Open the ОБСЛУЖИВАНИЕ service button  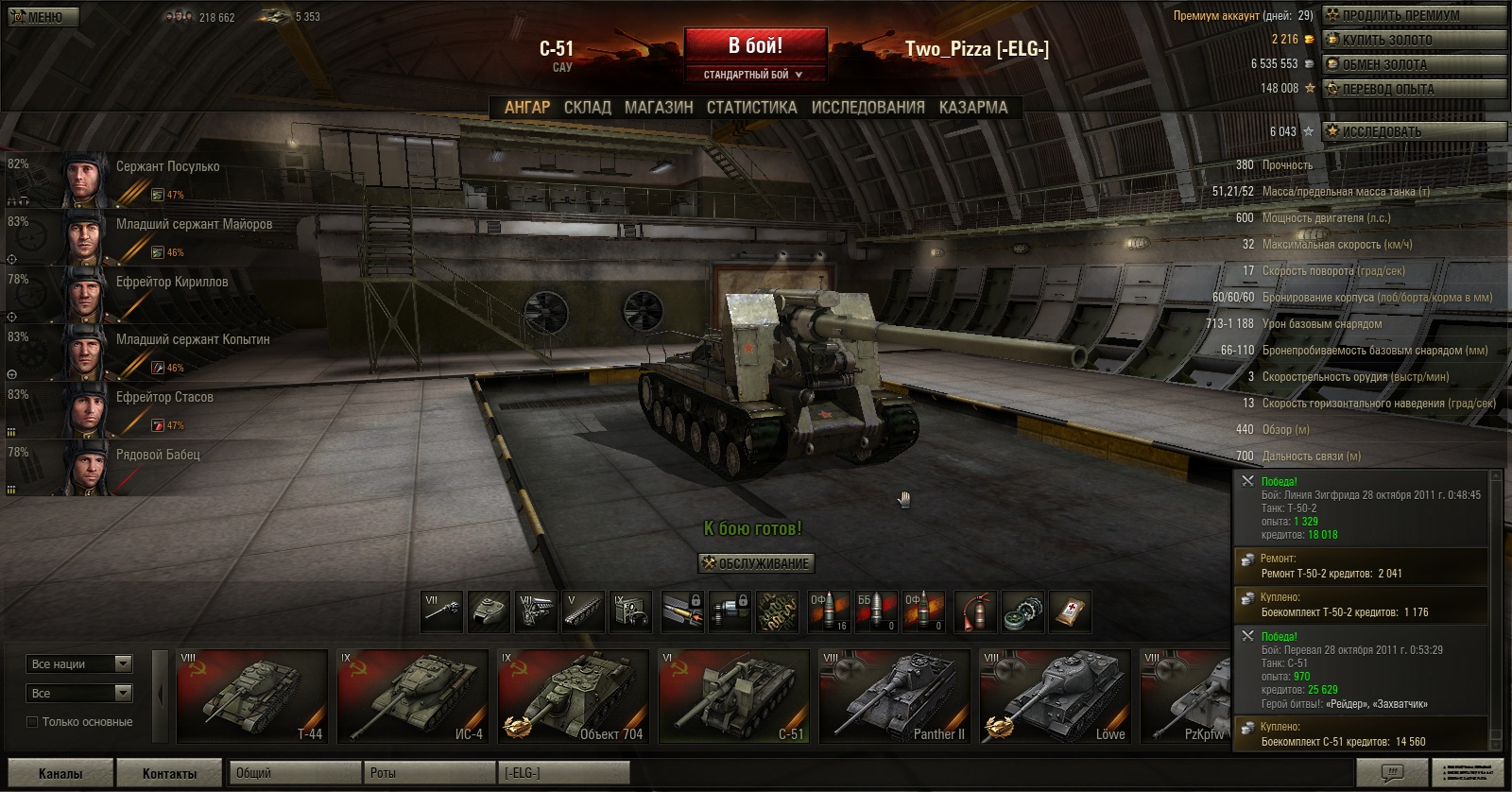pos(756,563)
